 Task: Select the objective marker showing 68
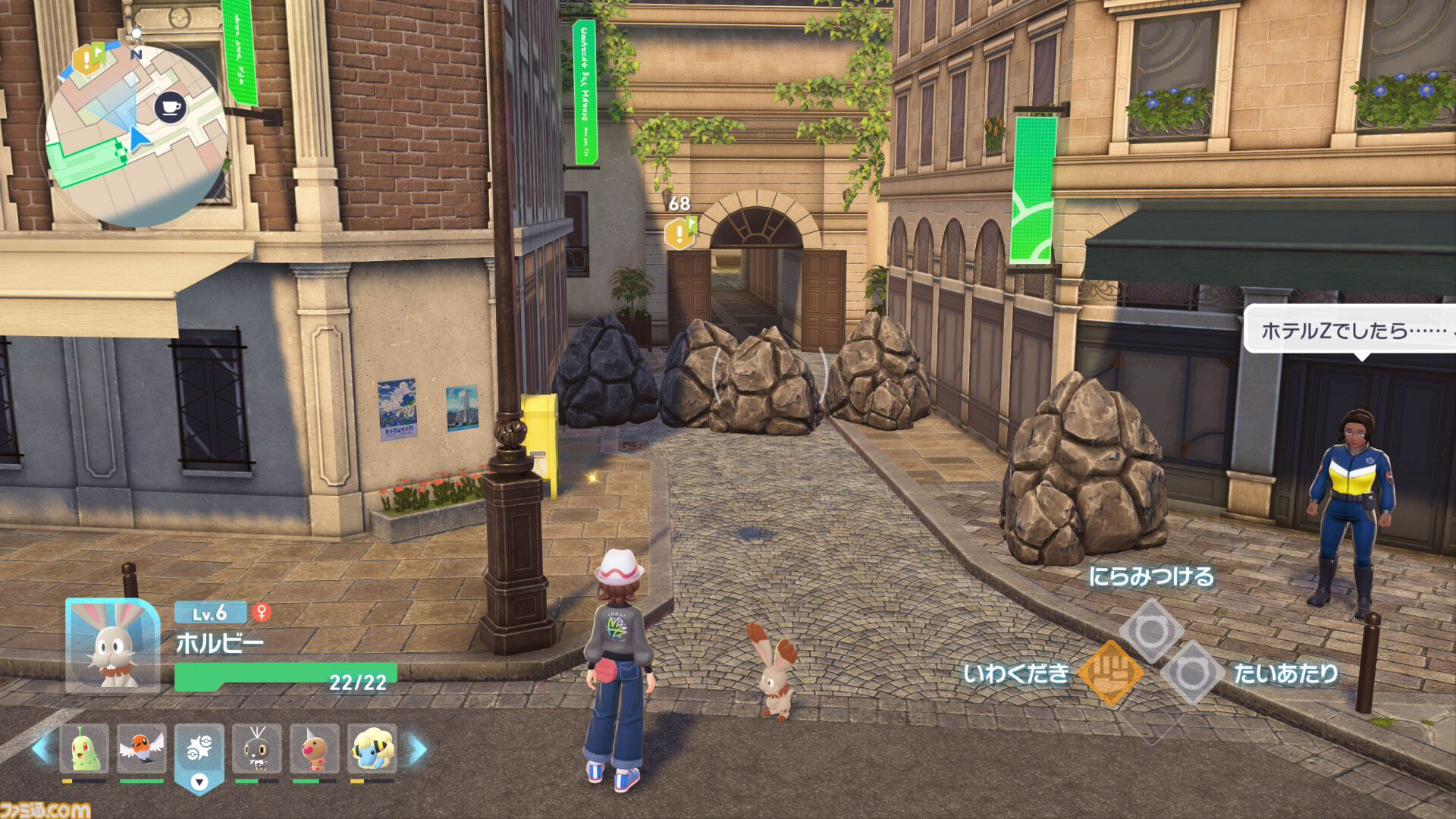(x=679, y=231)
